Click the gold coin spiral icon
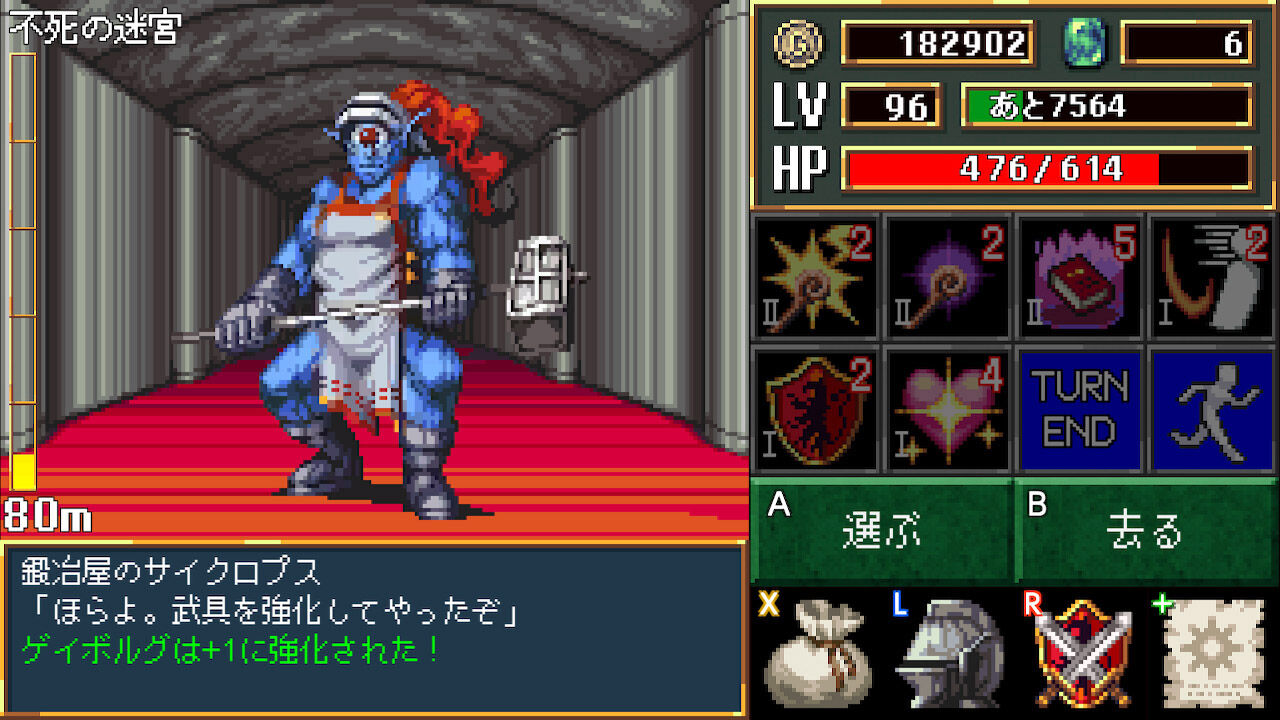This screenshot has width=1280, height=720. (795, 45)
